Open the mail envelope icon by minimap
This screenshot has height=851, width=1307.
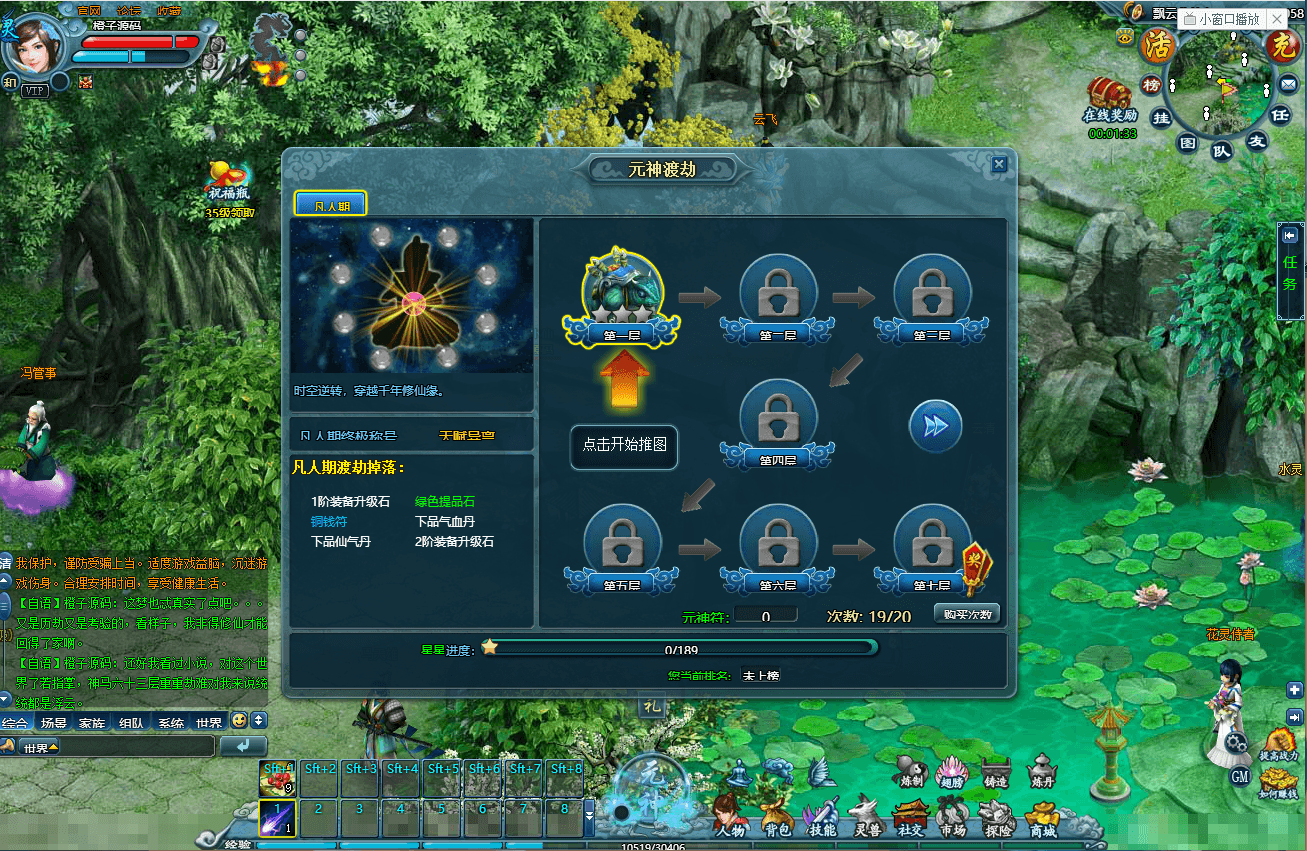pos(1286,86)
